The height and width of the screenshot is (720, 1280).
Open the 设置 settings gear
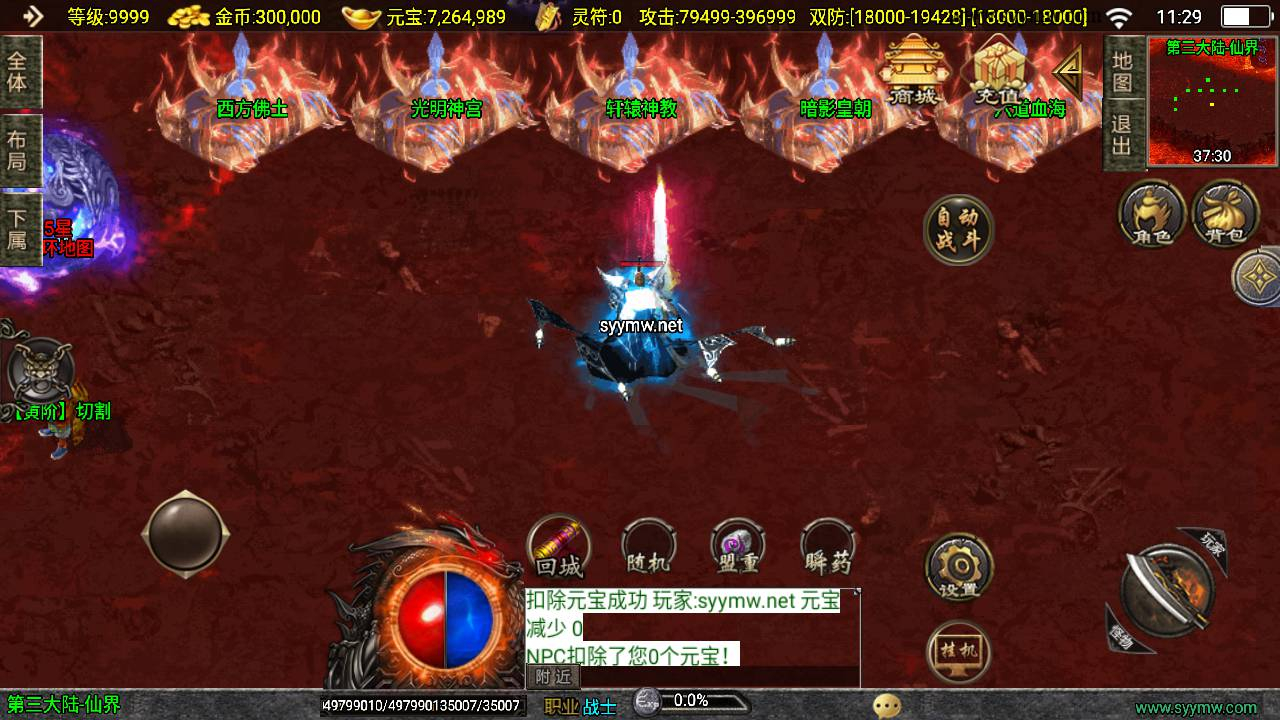coord(958,569)
